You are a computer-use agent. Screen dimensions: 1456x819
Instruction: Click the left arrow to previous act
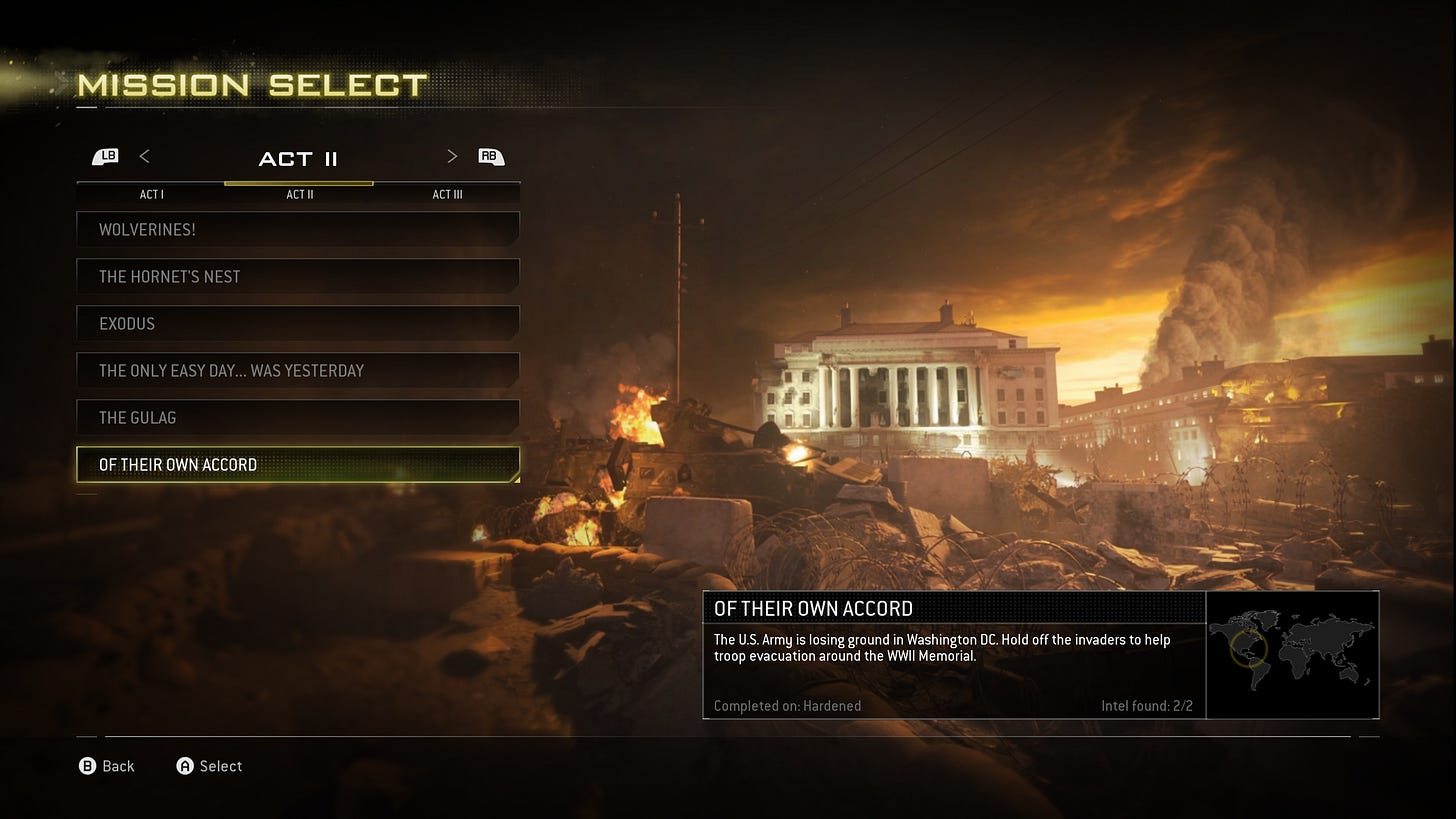coord(145,156)
